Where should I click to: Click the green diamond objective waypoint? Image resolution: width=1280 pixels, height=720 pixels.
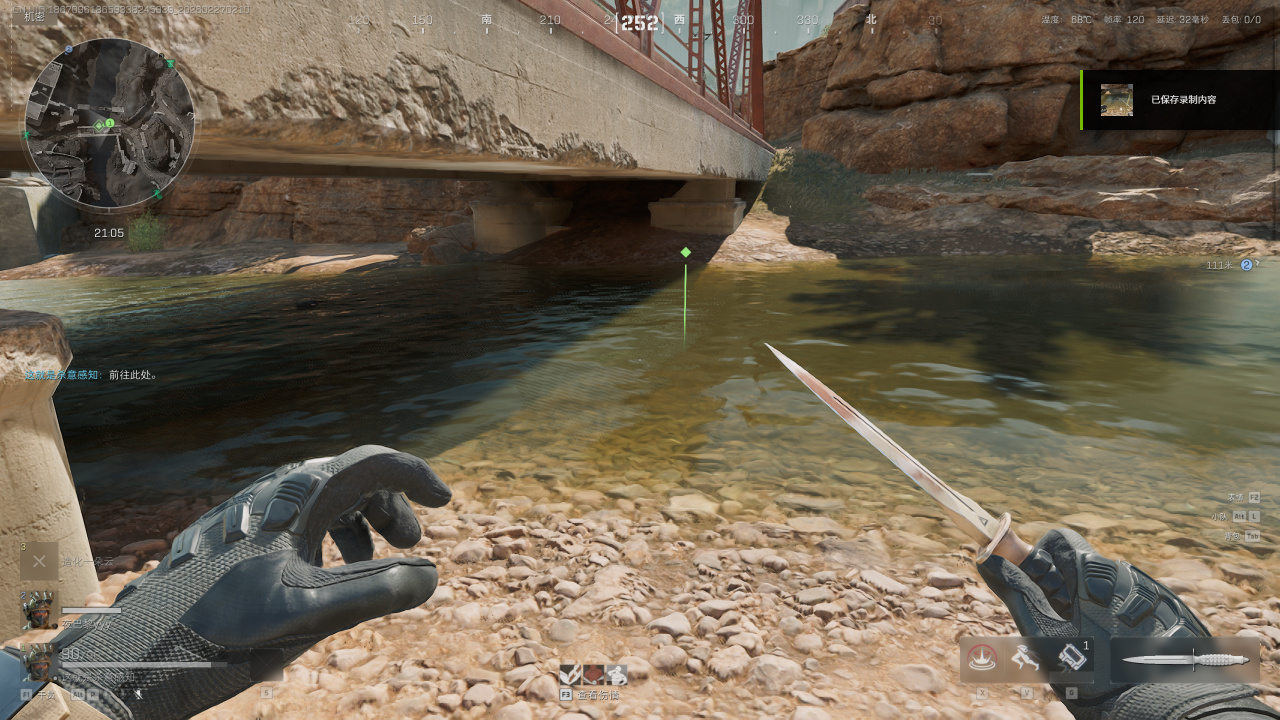click(685, 252)
